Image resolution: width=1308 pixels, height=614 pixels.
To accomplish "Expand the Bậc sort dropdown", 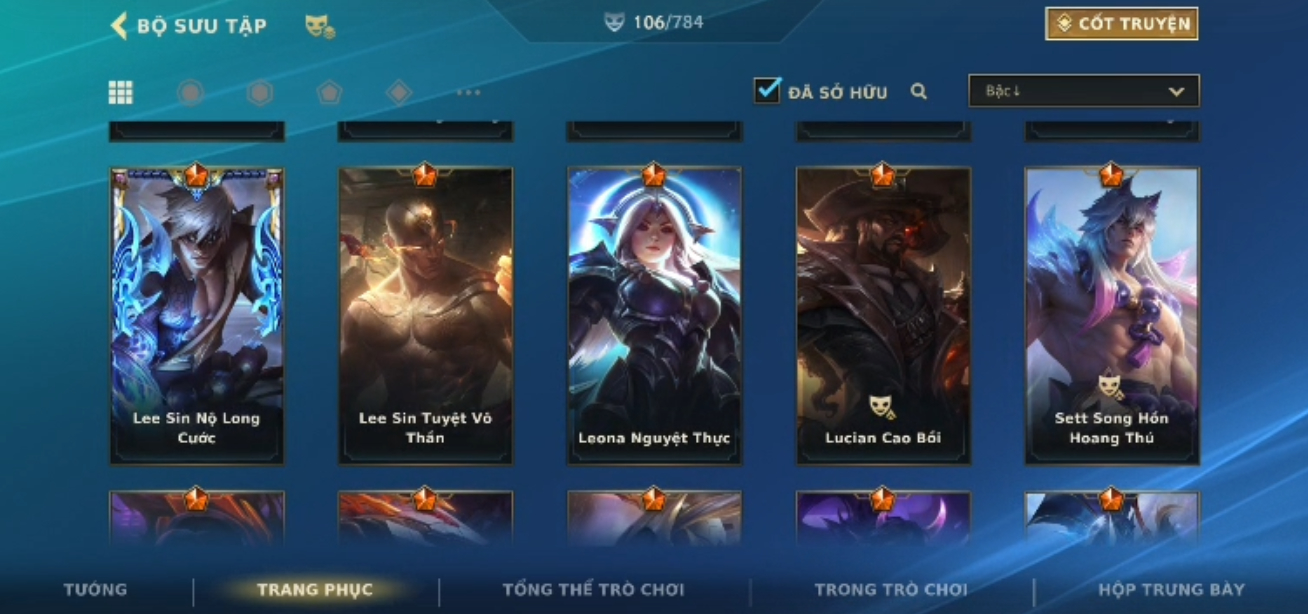I will [1083, 91].
